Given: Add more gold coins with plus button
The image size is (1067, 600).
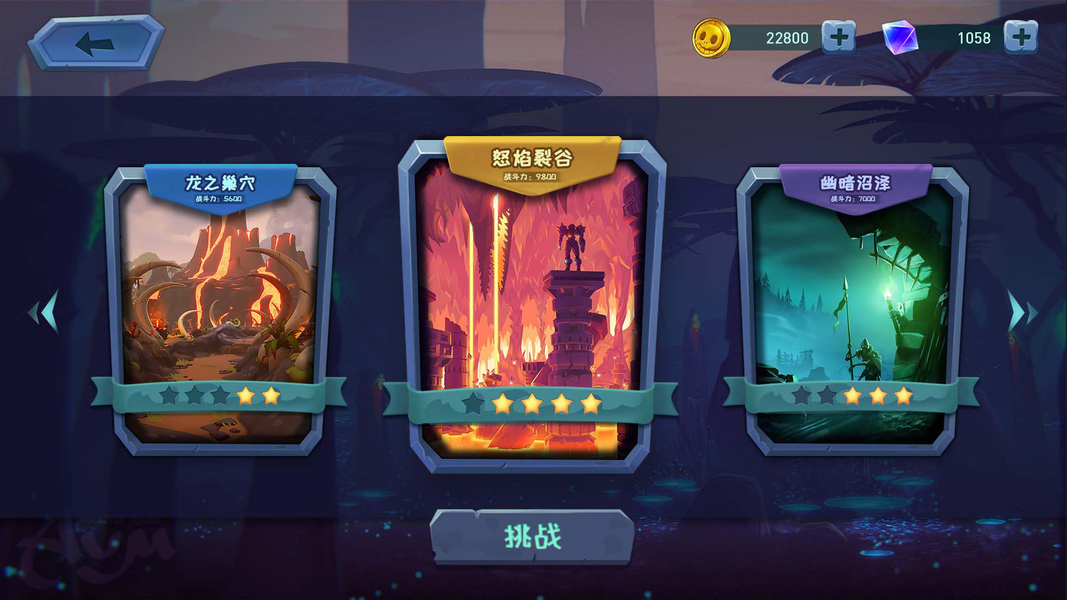Looking at the screenshot, I should [838, 37].
